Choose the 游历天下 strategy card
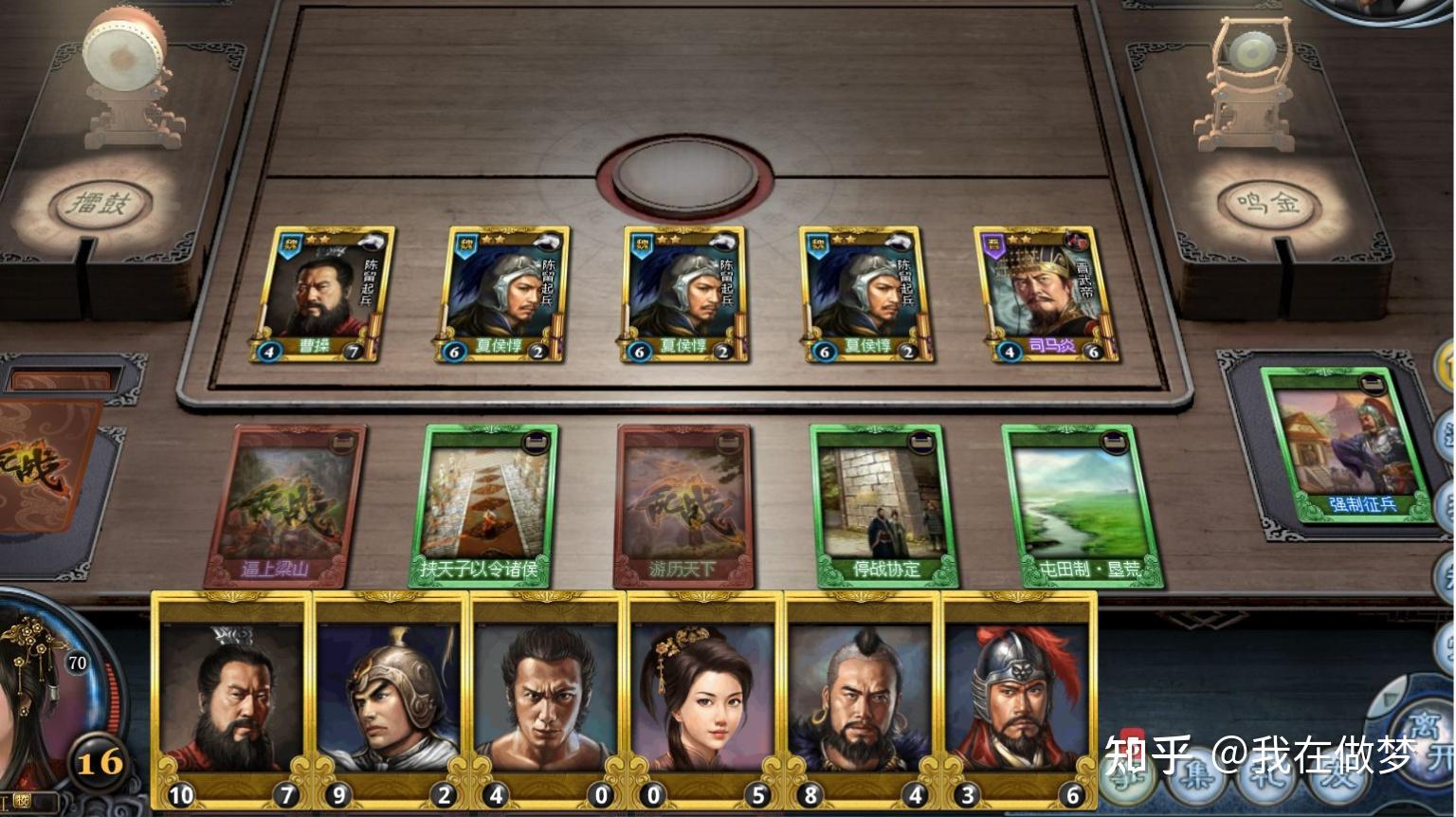 [x=683, y=505]
